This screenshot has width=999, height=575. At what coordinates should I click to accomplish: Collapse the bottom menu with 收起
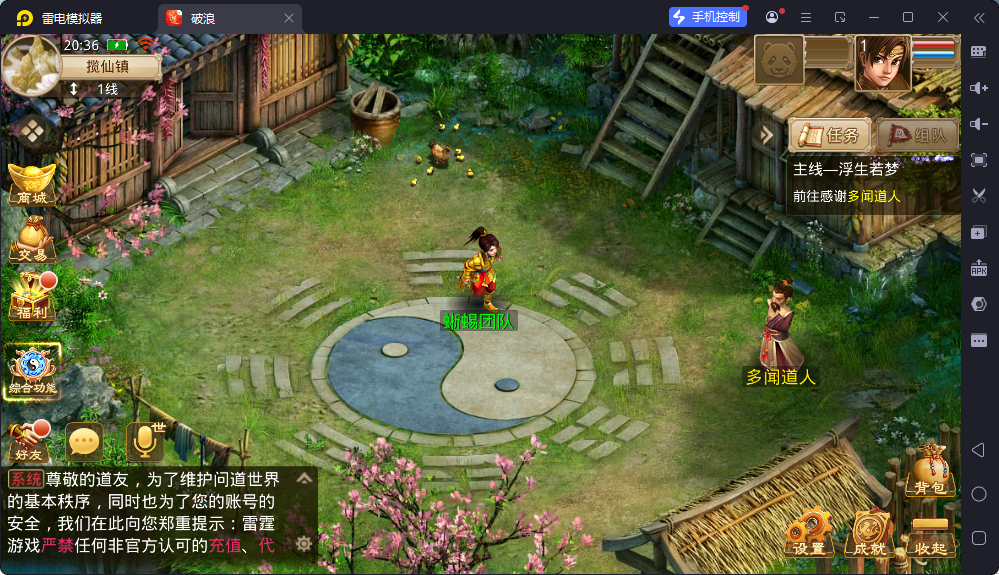coord(930,535)
